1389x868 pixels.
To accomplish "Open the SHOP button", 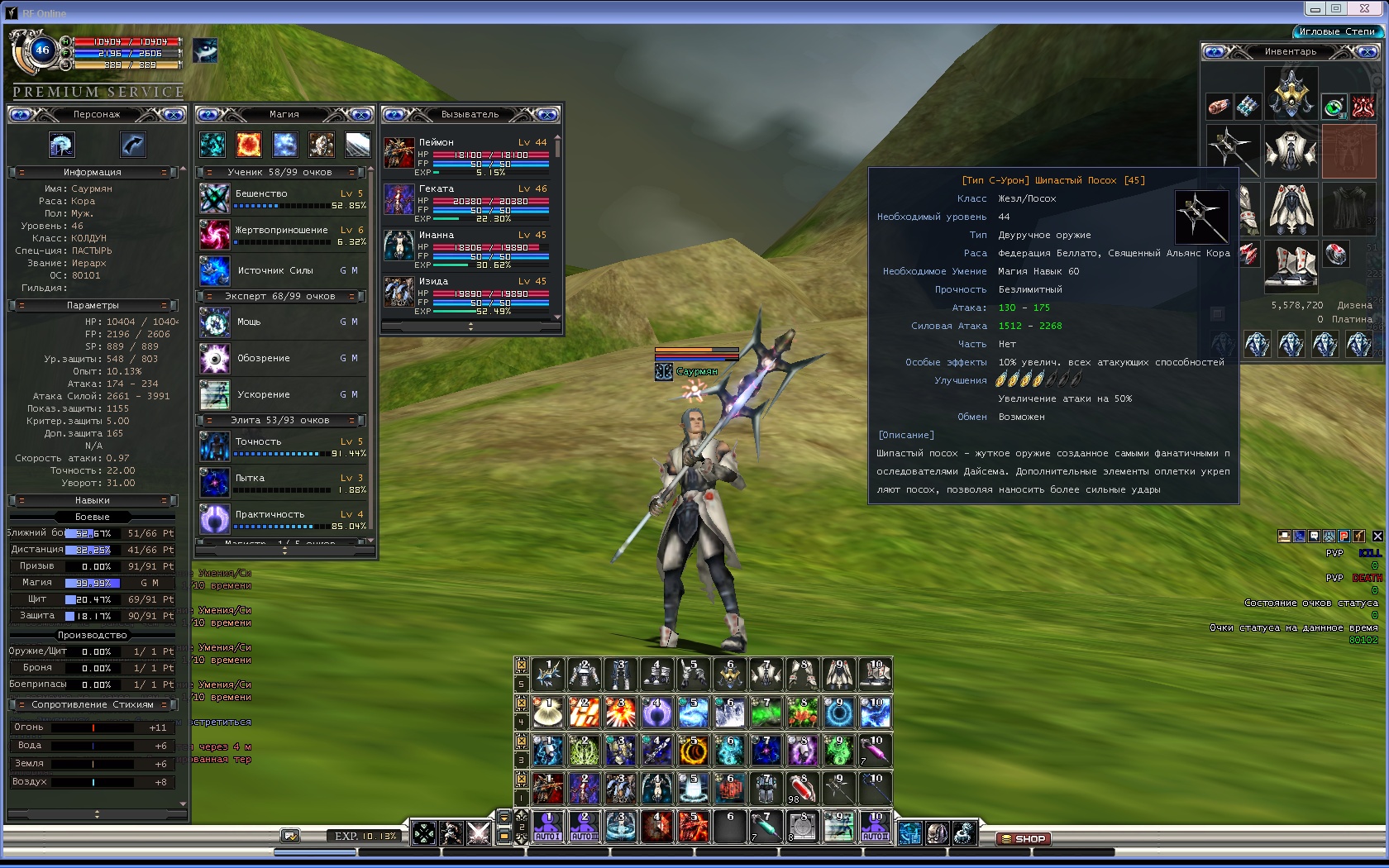I will (x=1024, y=838).
